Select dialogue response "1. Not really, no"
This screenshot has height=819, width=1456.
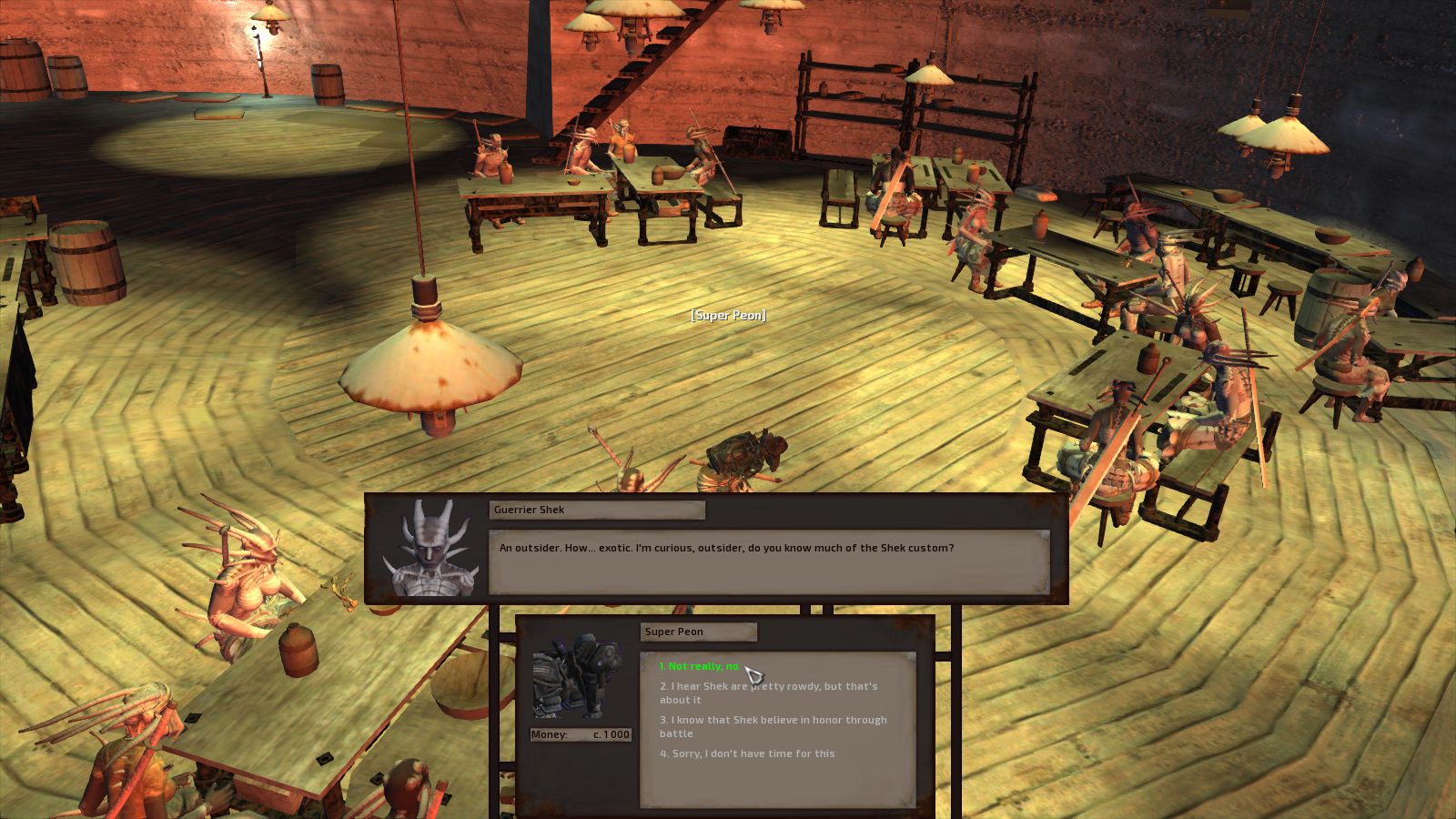click(x=701, y=665)
